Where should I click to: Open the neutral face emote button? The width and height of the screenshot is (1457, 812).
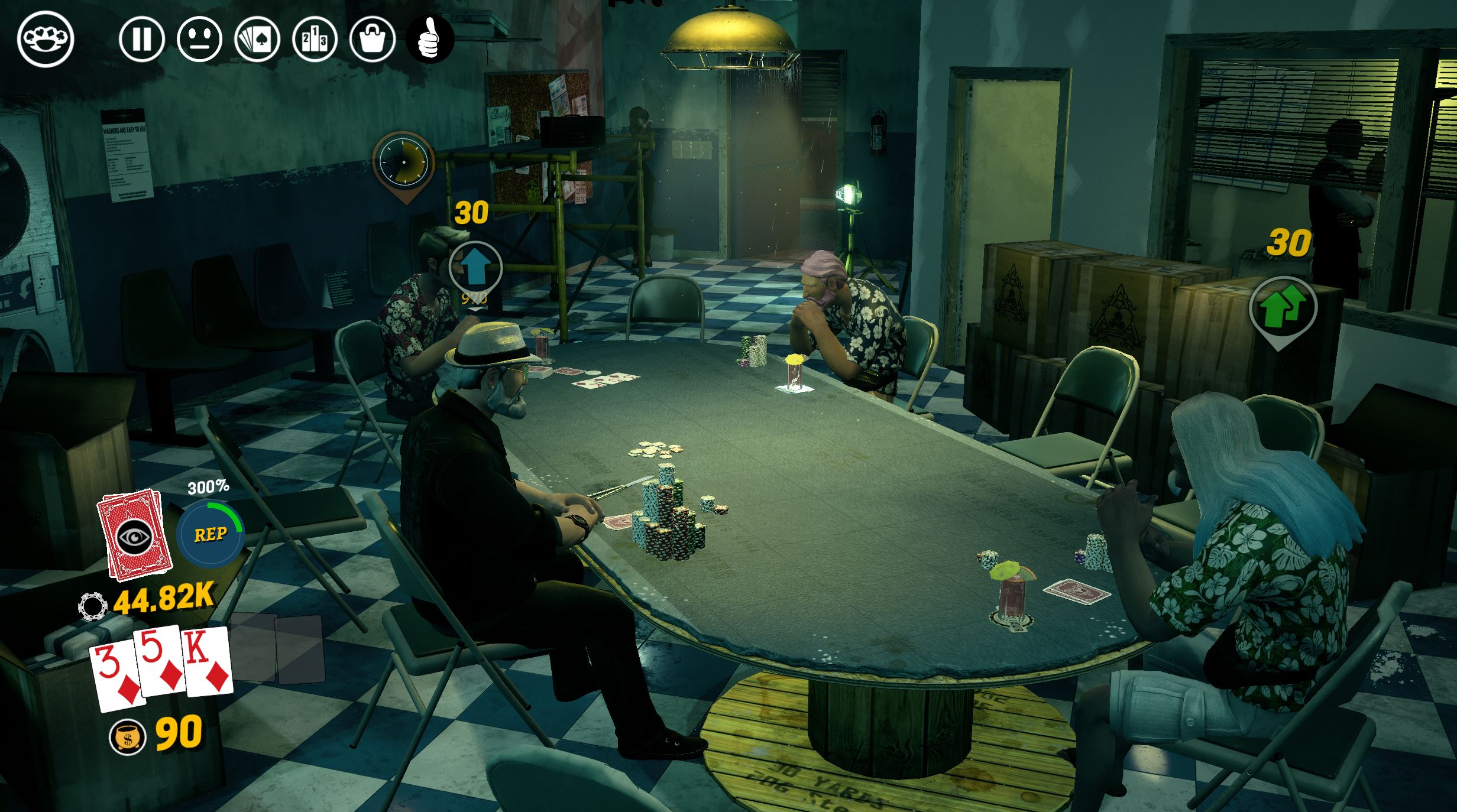pyautogui.click(x=199, y=39)
